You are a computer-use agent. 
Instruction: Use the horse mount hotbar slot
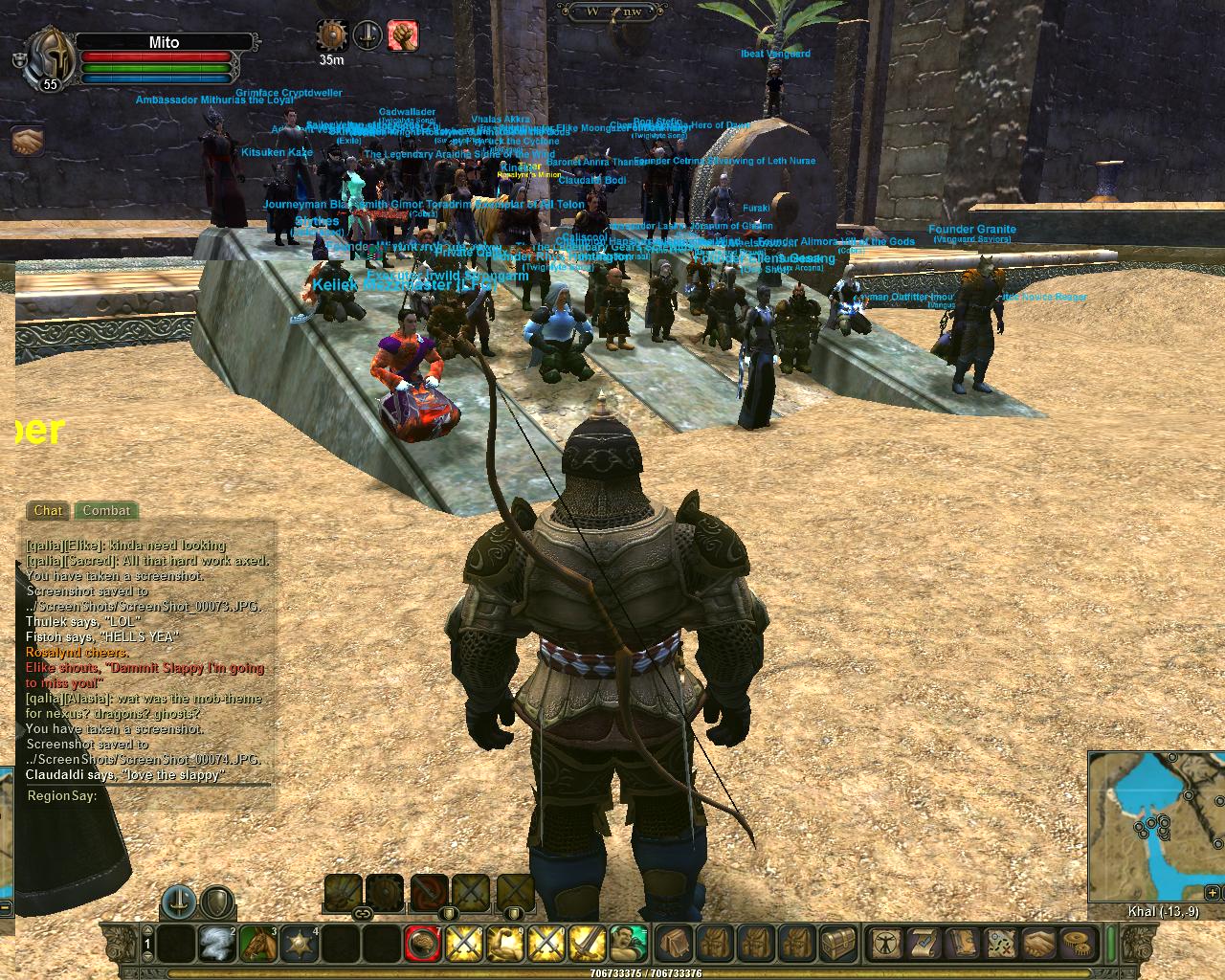[x=258, y=945]
